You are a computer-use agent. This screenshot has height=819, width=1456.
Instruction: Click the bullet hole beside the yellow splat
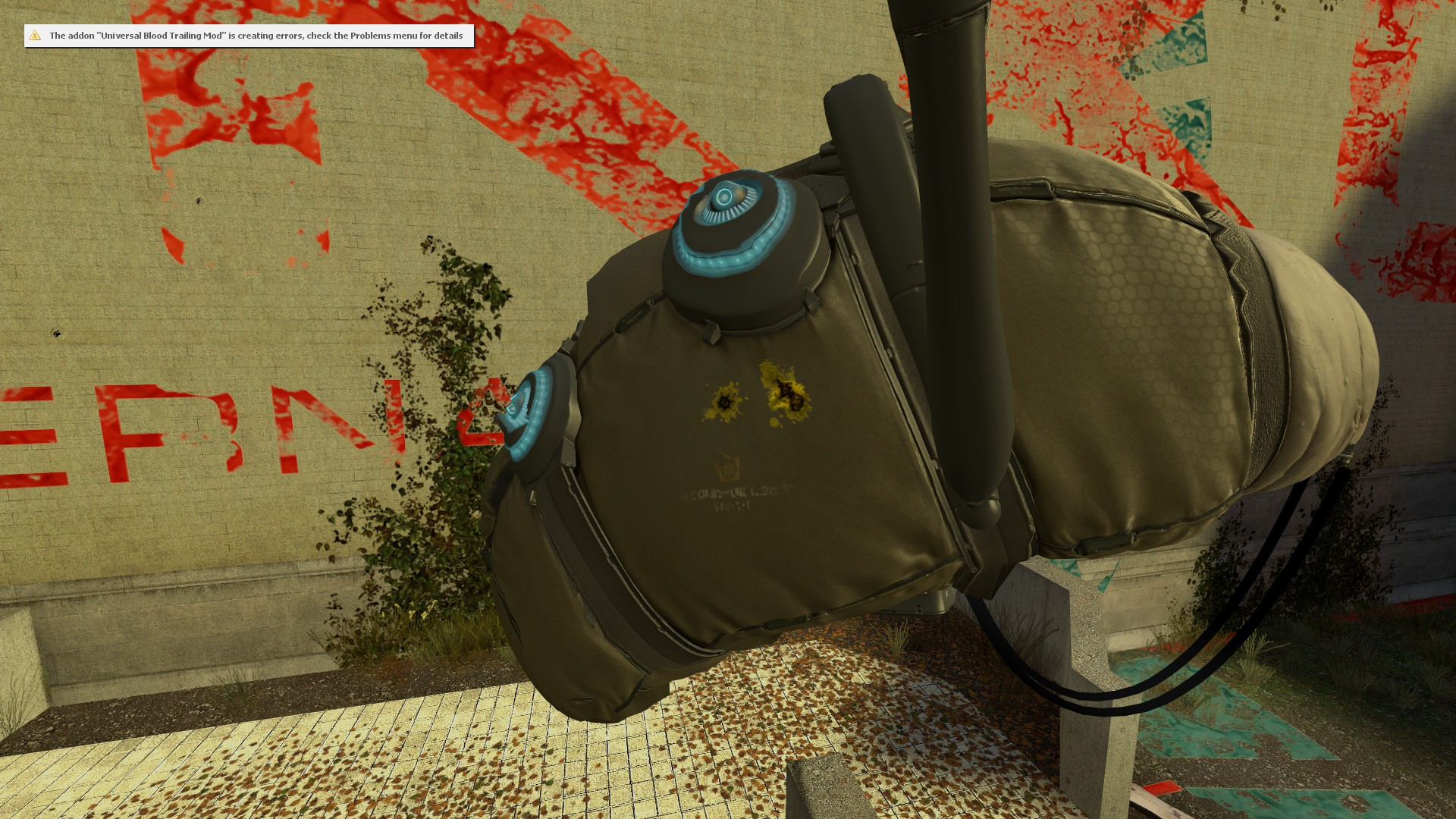[x=723, y=400]
